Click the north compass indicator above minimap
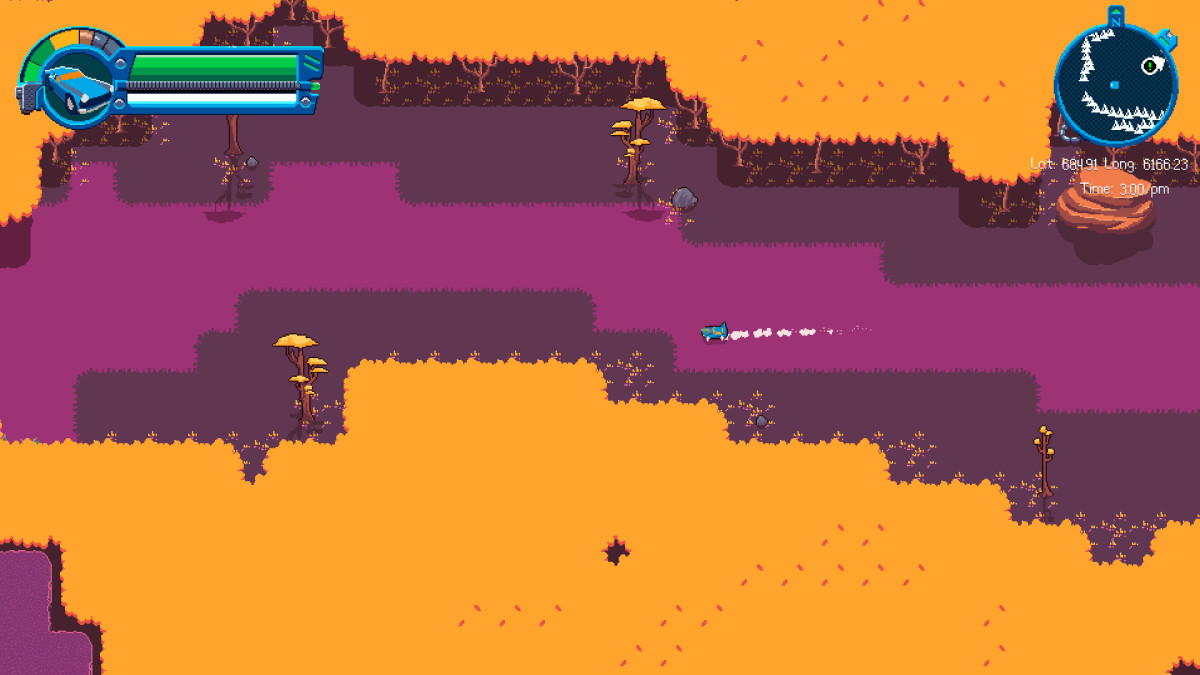The height and width of the screenshot is (675, 1200). click(1116, 15)
